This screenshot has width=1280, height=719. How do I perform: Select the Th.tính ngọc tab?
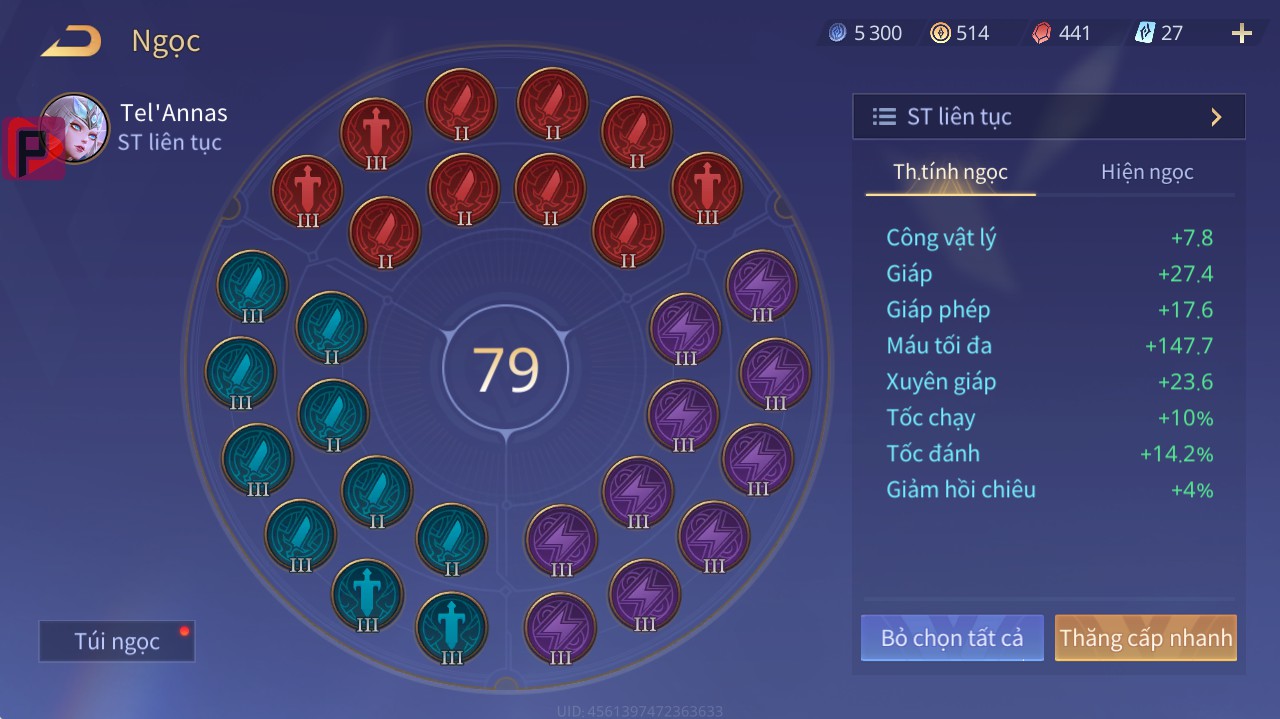(950, 172)
